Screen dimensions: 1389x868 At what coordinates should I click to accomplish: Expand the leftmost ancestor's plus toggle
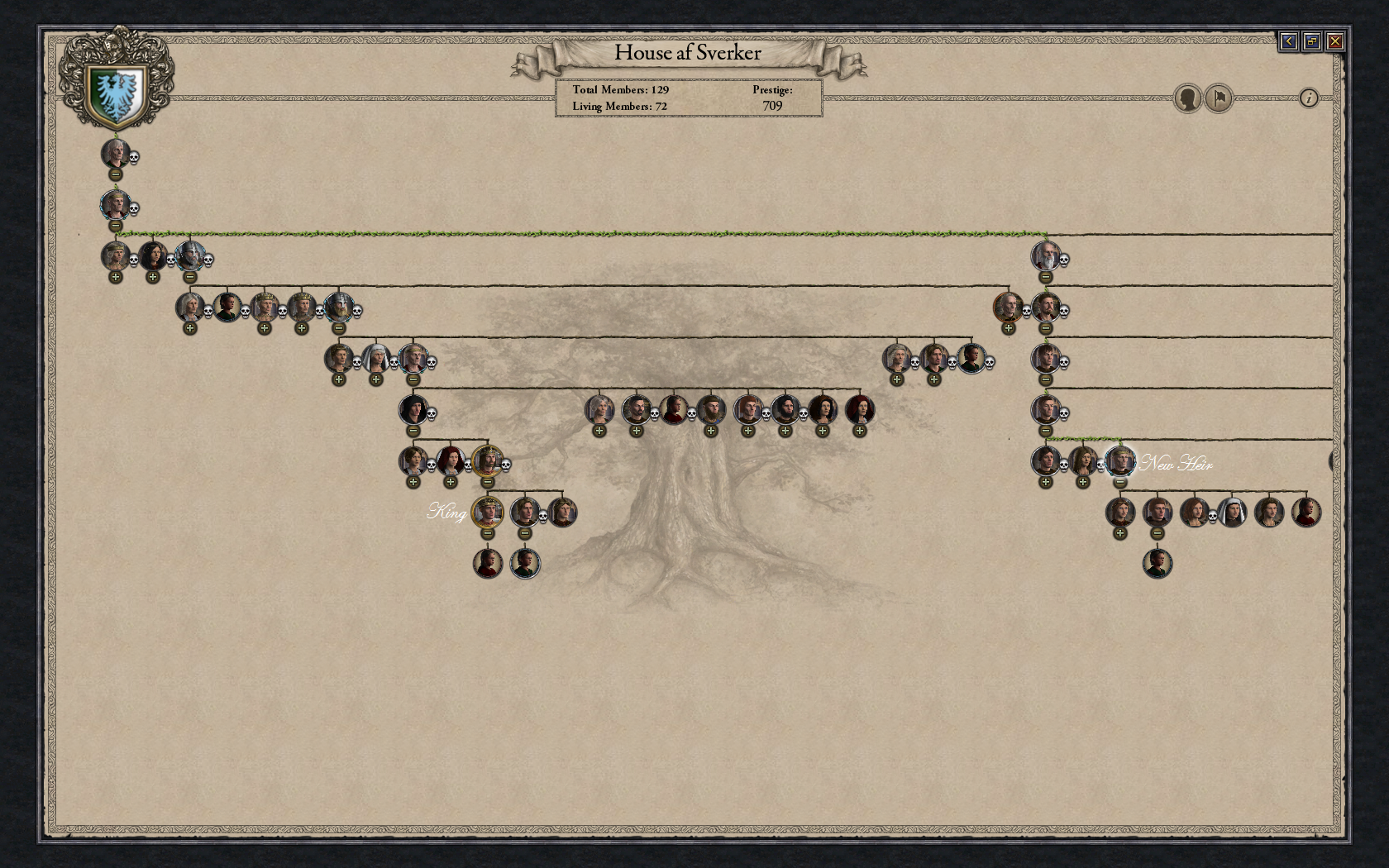click(x=116, y=277)
